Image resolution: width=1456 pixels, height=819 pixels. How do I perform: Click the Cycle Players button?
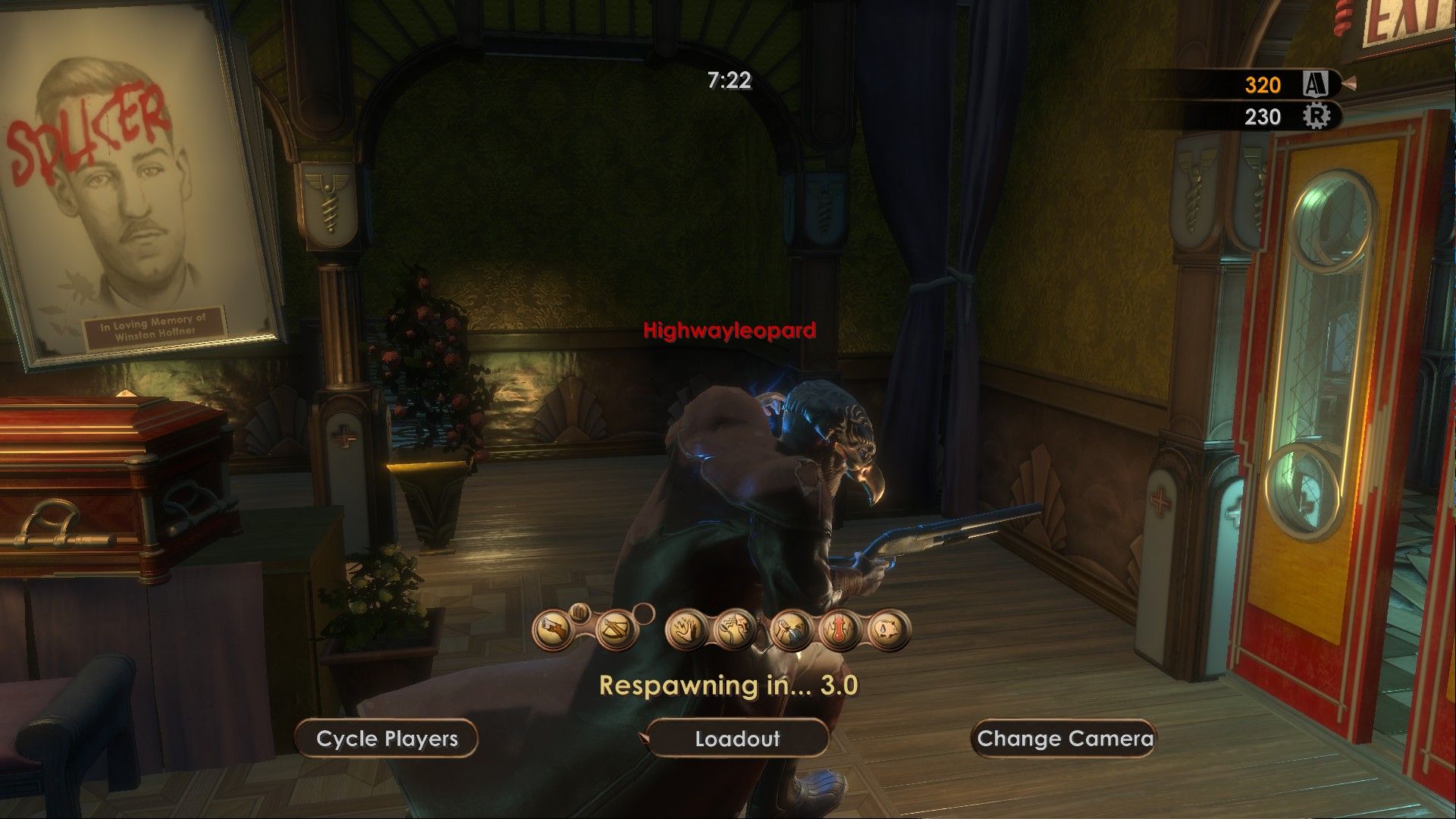tap(387, 739)
